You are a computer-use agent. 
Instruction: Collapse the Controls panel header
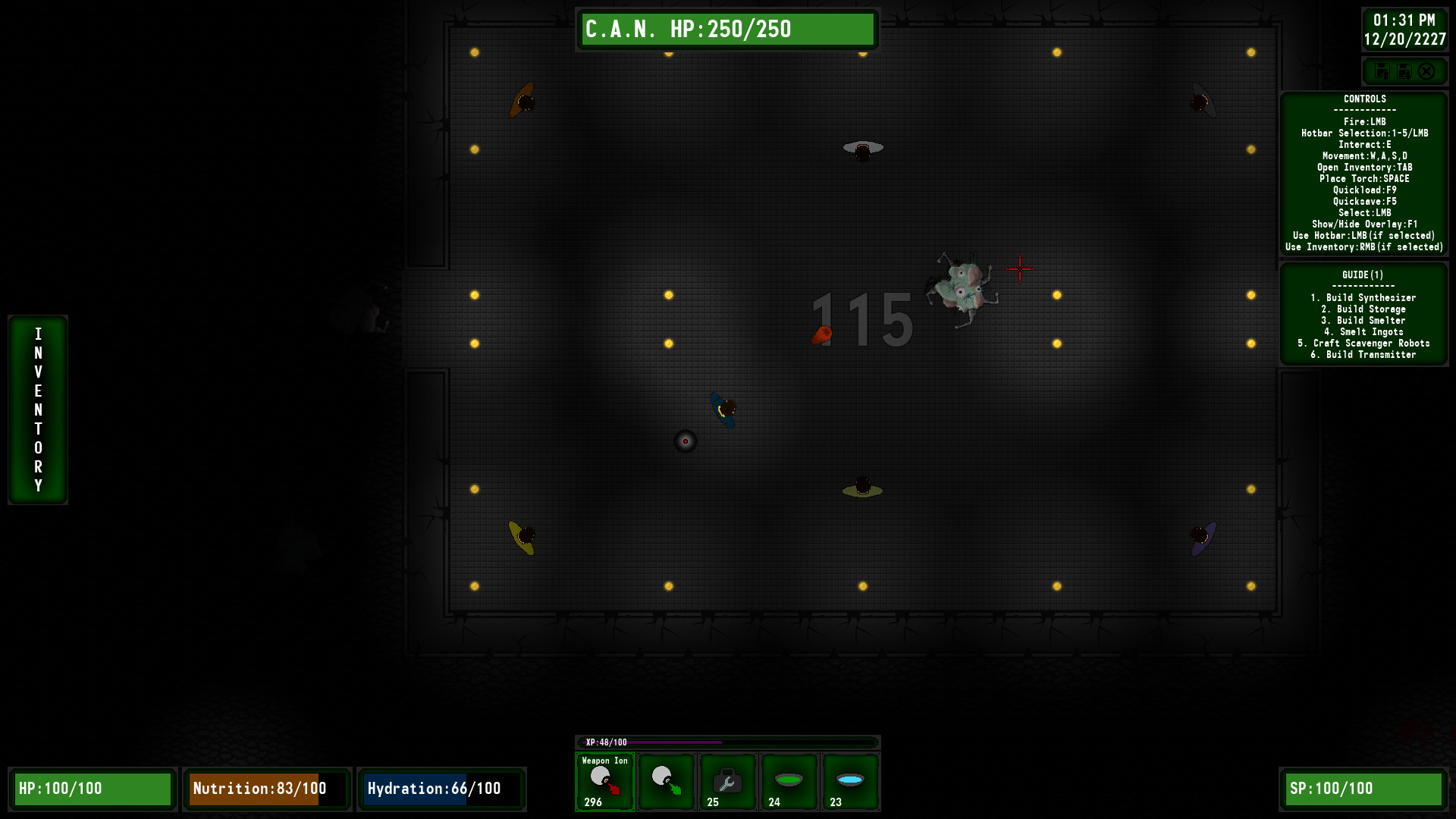point(1363,99)
